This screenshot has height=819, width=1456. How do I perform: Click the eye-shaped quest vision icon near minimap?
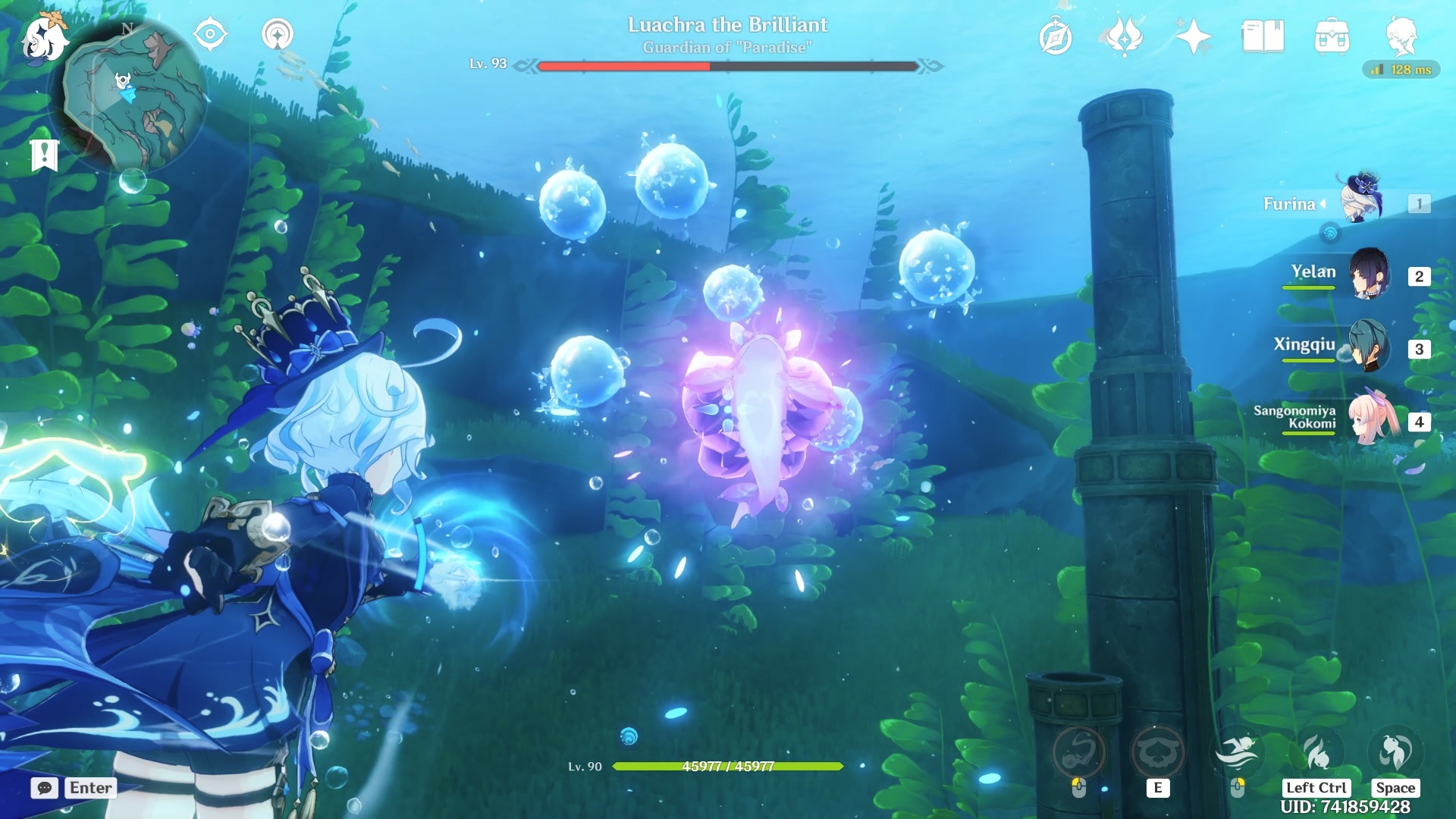point(211,34)
